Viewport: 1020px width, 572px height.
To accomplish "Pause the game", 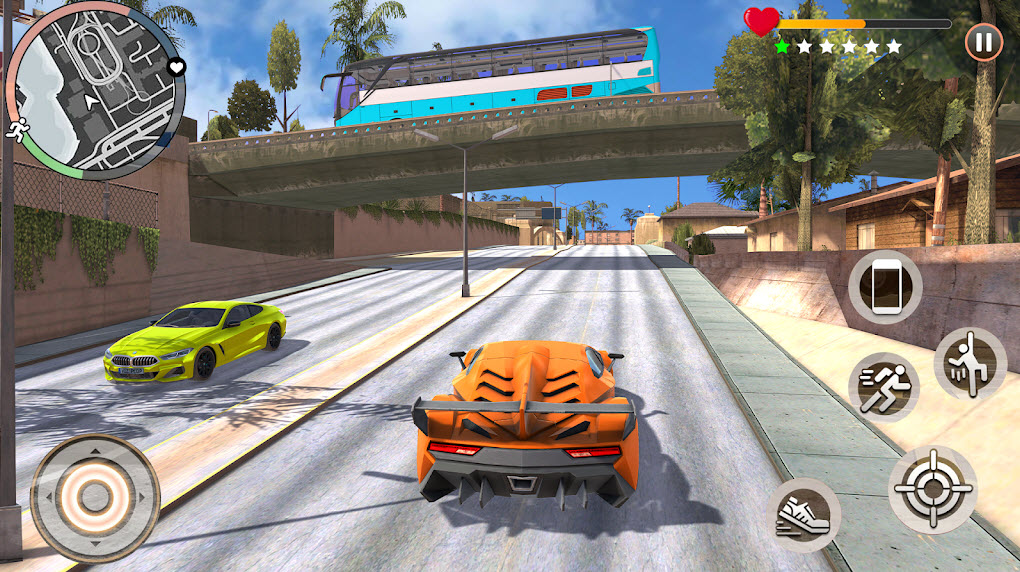I will pyautogui.click(x=984, y=43).
